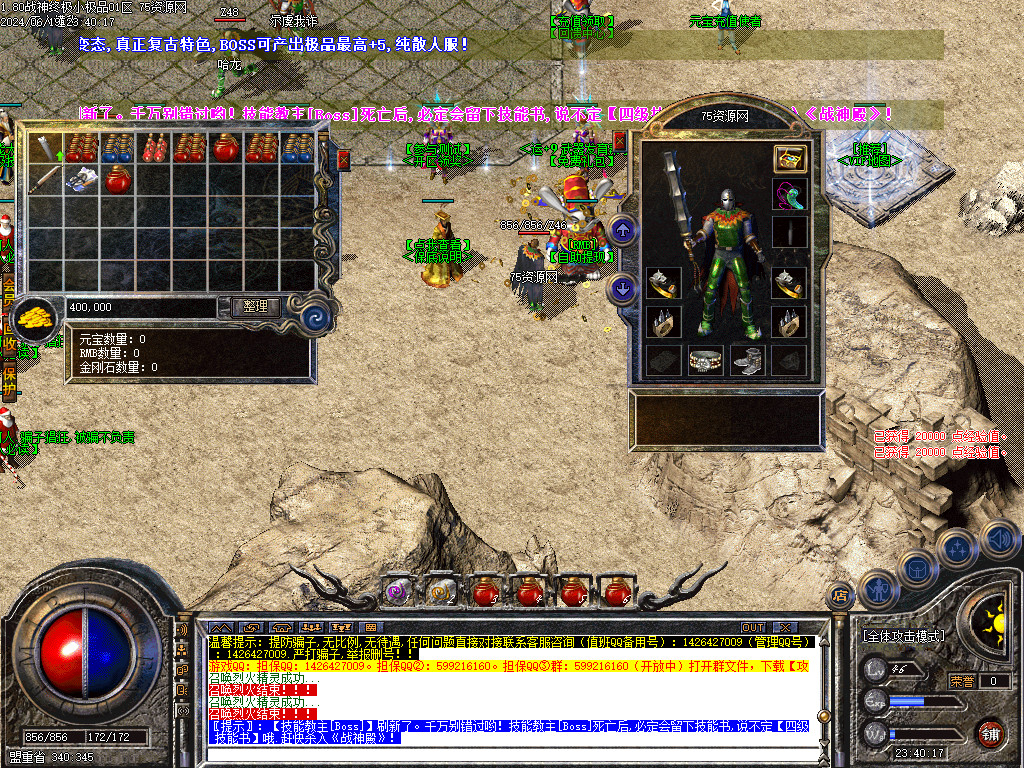The height and width of the screenshot is (768, 1024).
Task: Click the down arrow button beside the character panel
Action: tap(623, 290)
